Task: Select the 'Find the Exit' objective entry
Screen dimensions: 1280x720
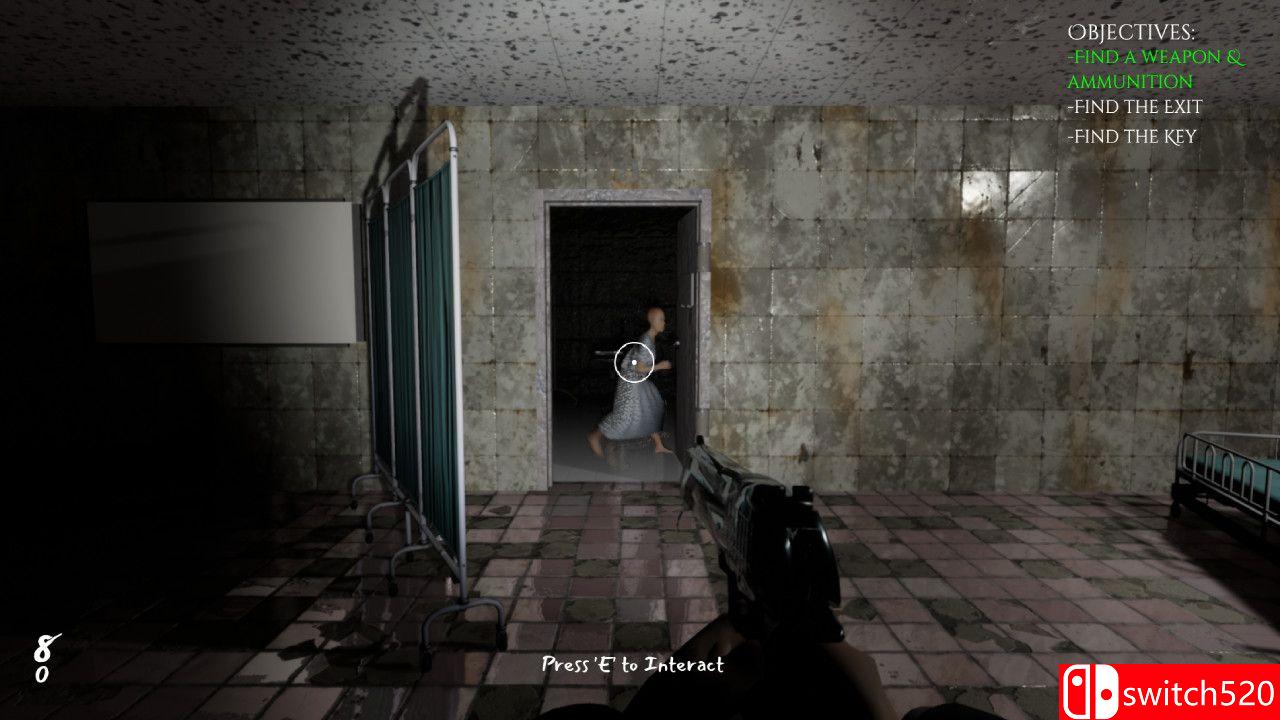Action: [1137, 107]
